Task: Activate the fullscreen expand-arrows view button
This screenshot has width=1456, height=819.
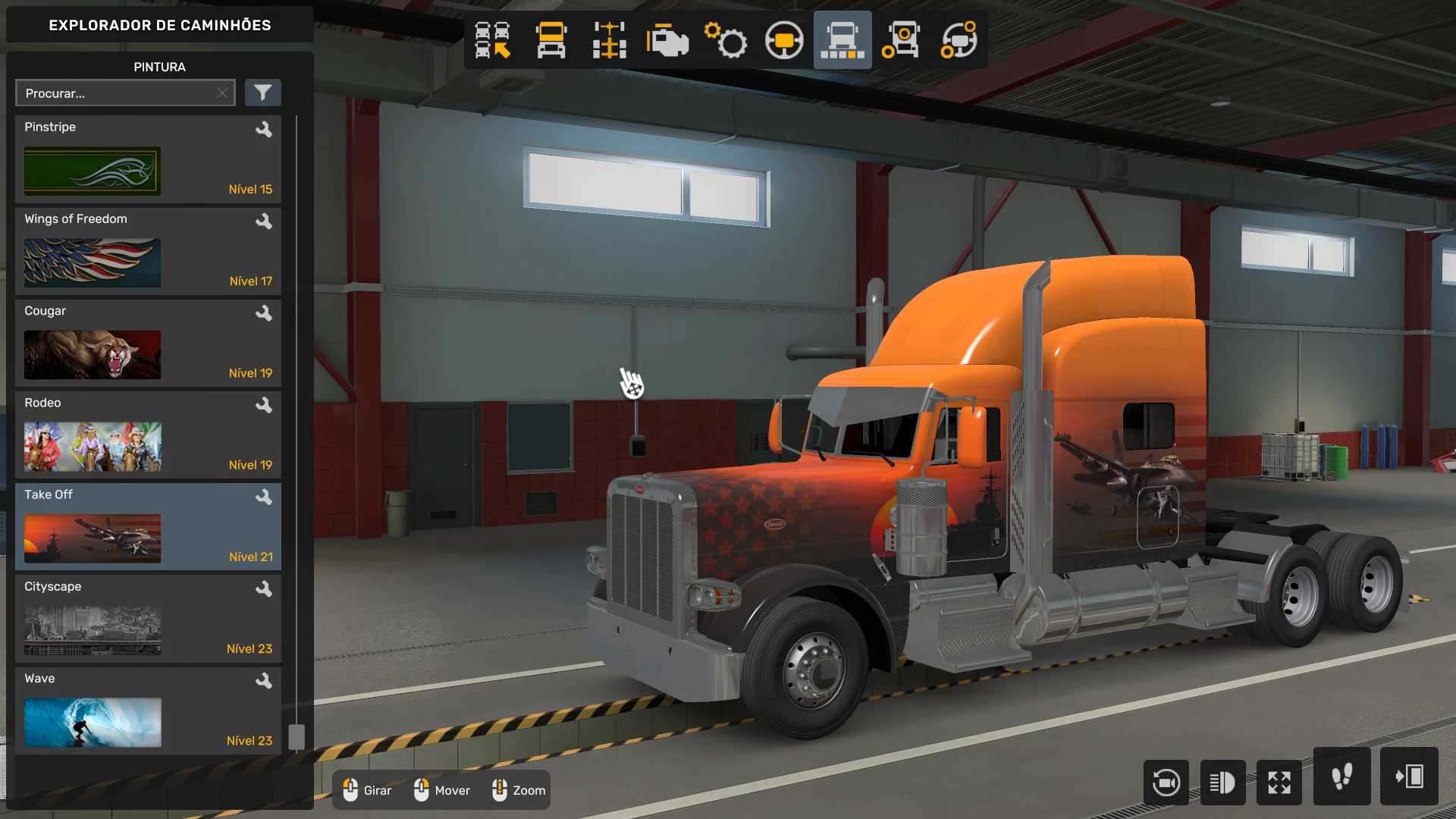Action: (1279, 782)
